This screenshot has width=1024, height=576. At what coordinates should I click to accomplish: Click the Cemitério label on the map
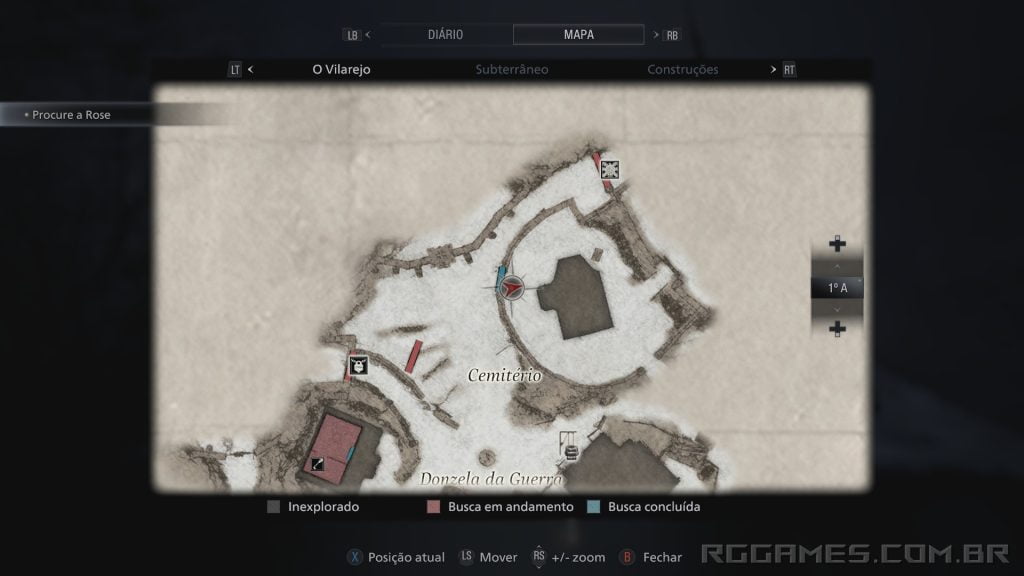(504, 376)
